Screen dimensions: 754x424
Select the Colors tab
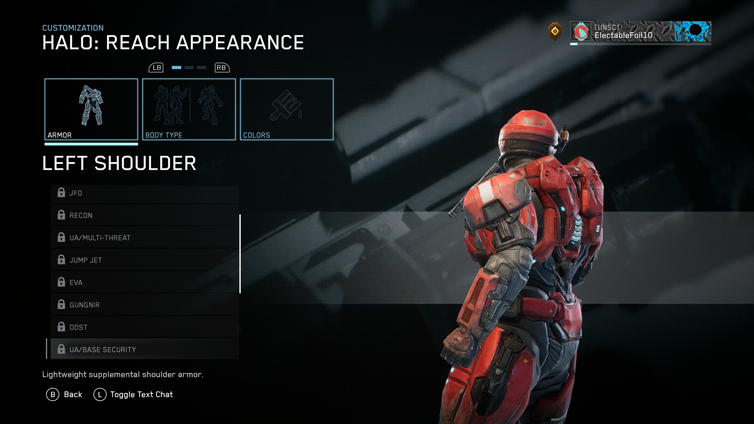pyautogui.click(x=287, y=109)
